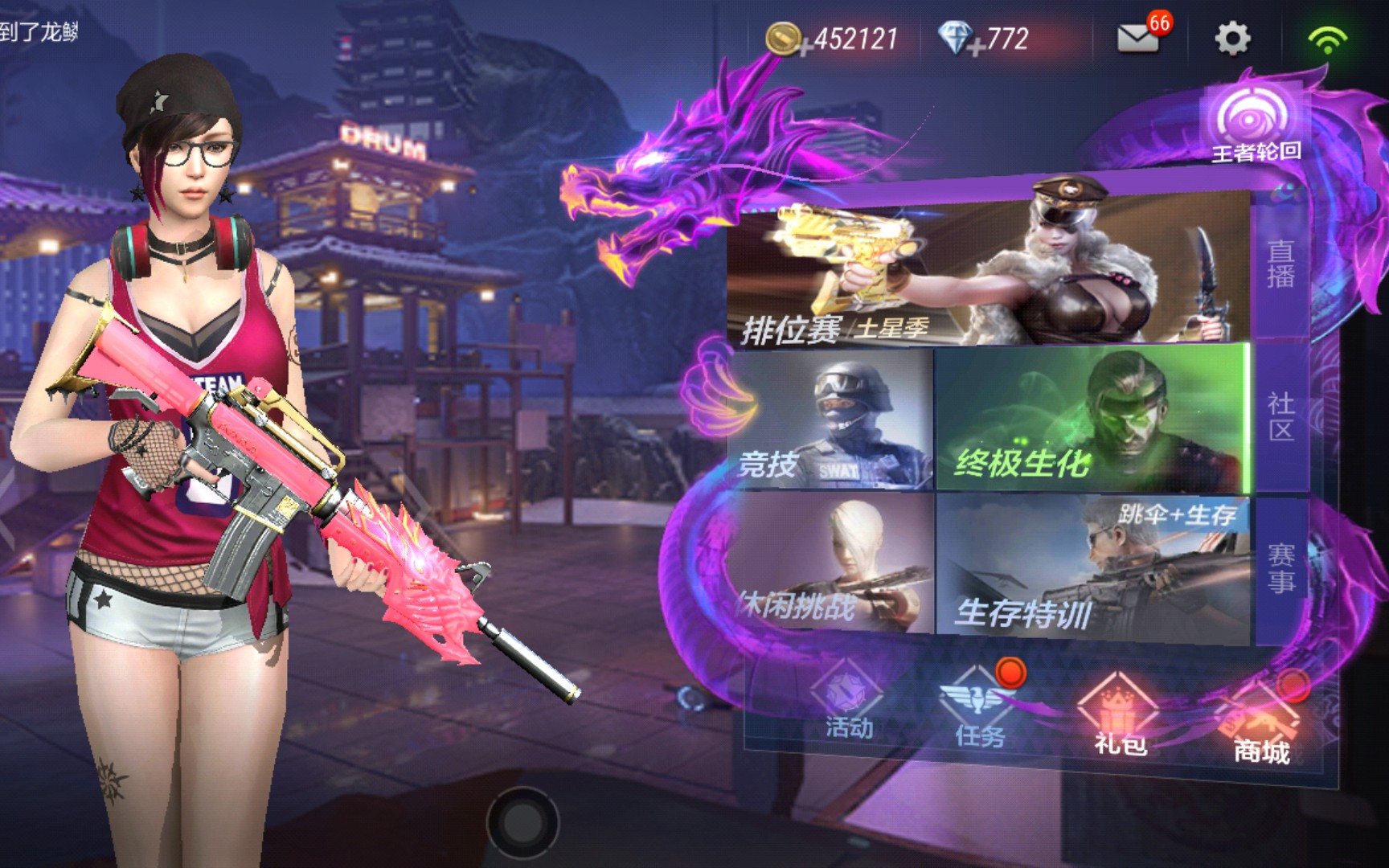Tap the circular button at bottom center
Screen dimensions: 1389x868
click(522, 822)
